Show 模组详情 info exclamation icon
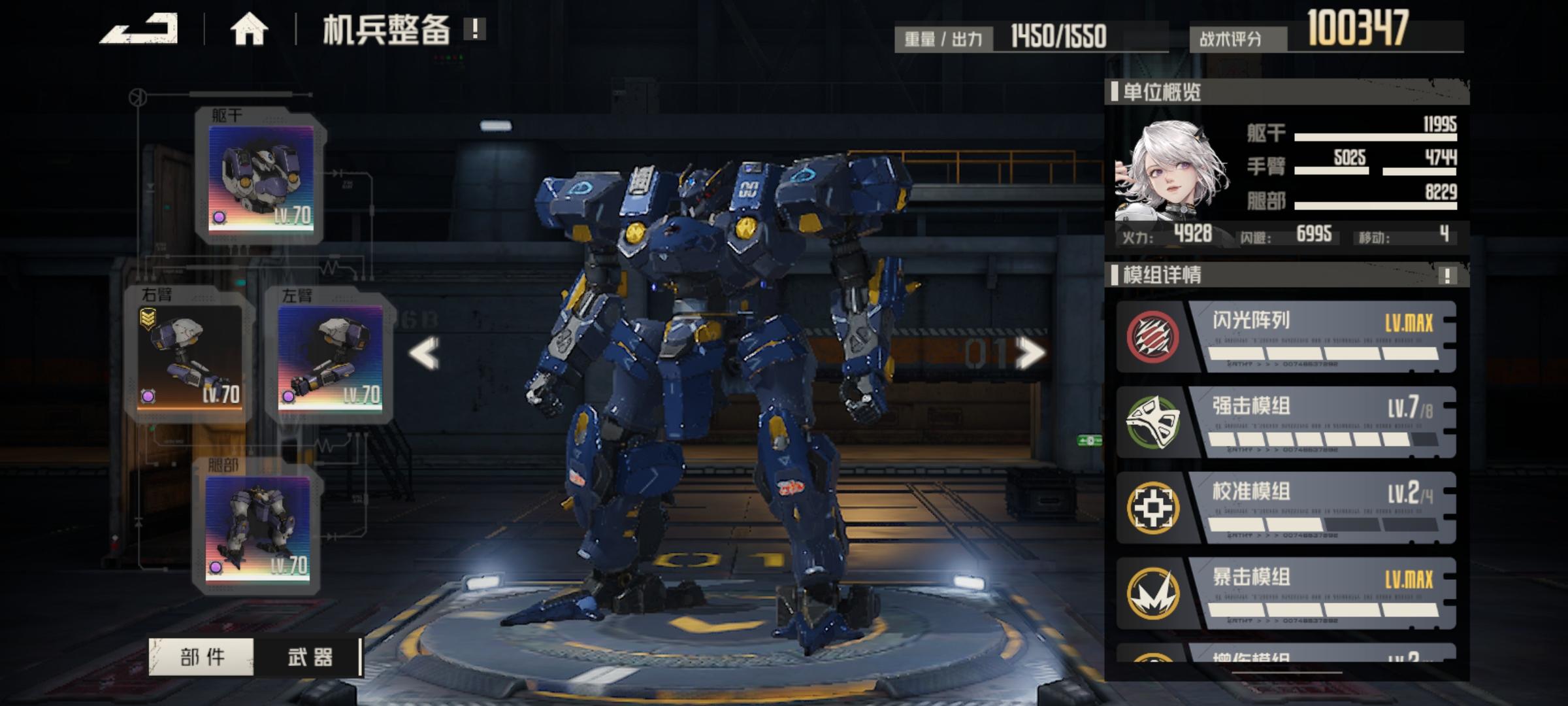 (x=1447, y=275)
